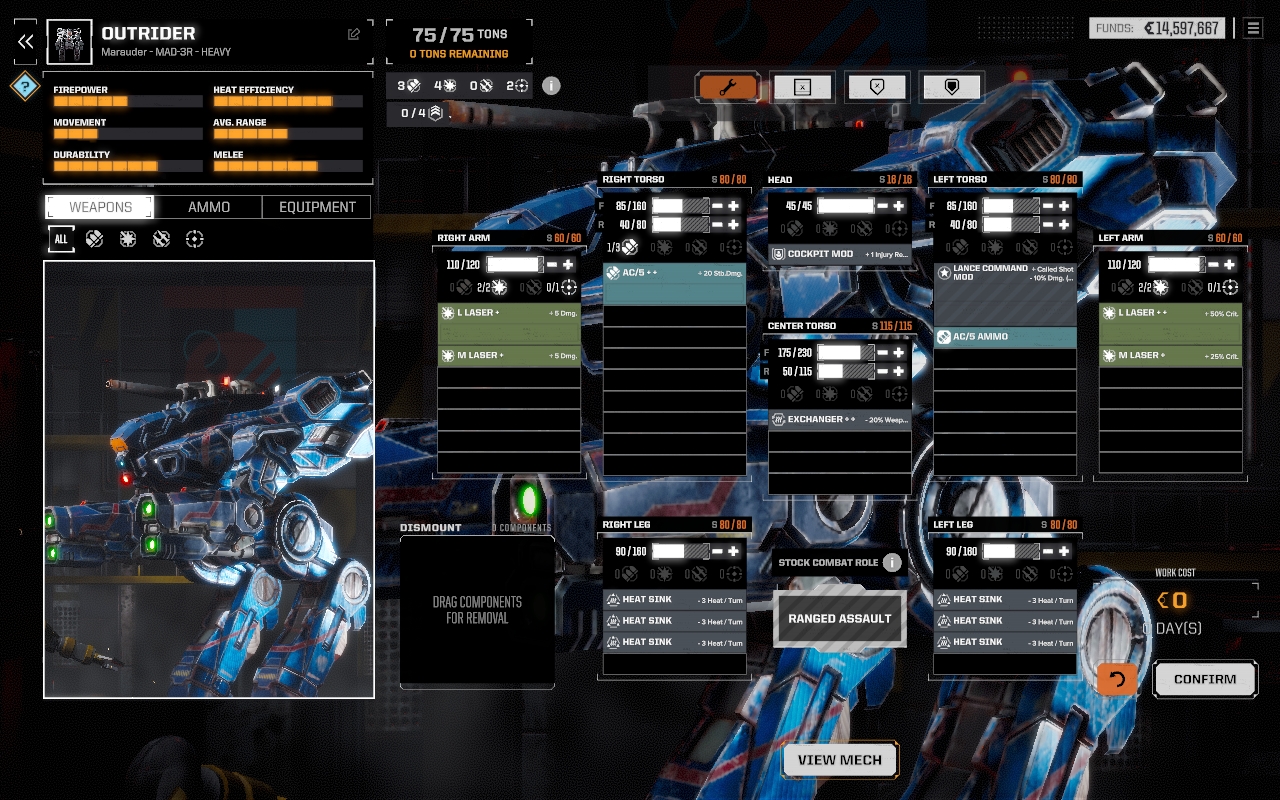Select the AC/5 Ammo in left torso
The height and width of the screenshot is (800, 1280).
[x=1005, y=337]
